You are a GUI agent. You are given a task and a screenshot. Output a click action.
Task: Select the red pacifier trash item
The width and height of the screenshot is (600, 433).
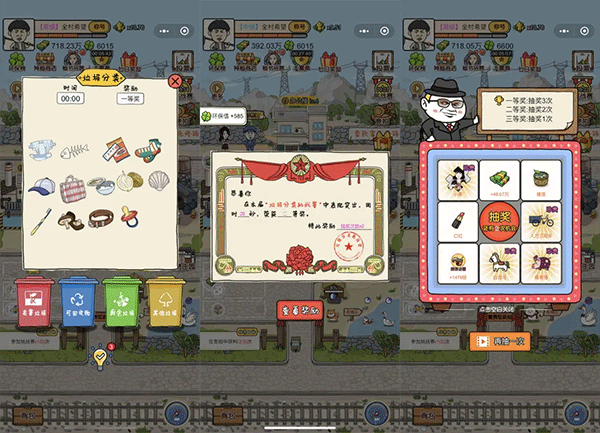coord(132,214)
